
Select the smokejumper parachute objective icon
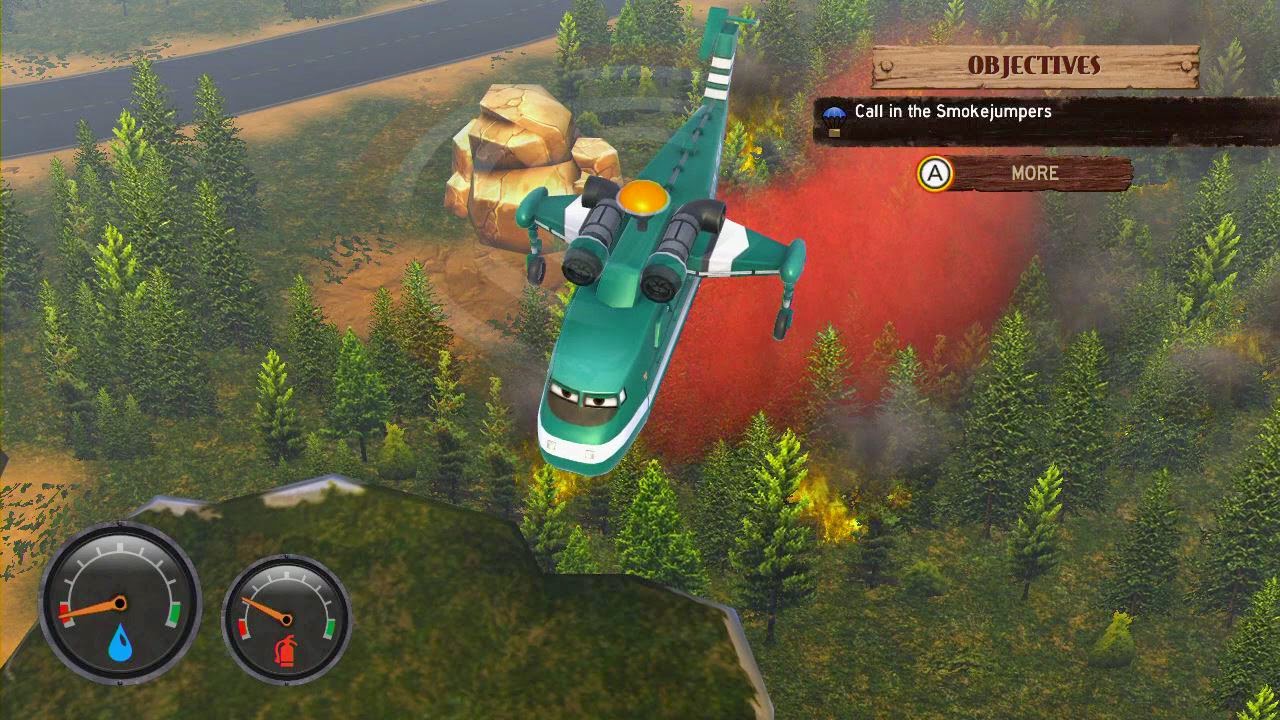(x=835, y=114)
